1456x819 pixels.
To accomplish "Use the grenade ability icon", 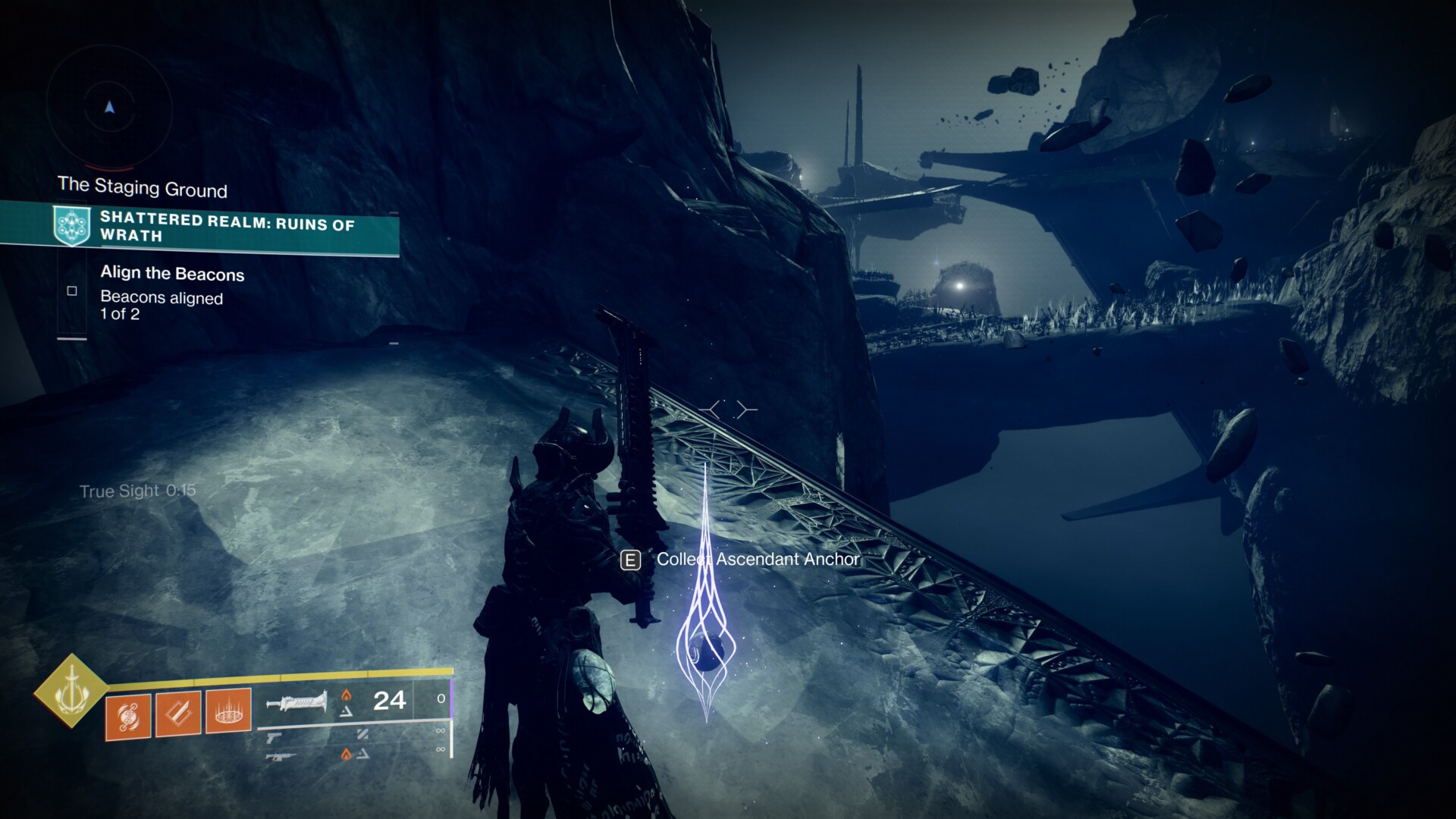I will pos(129,714).
